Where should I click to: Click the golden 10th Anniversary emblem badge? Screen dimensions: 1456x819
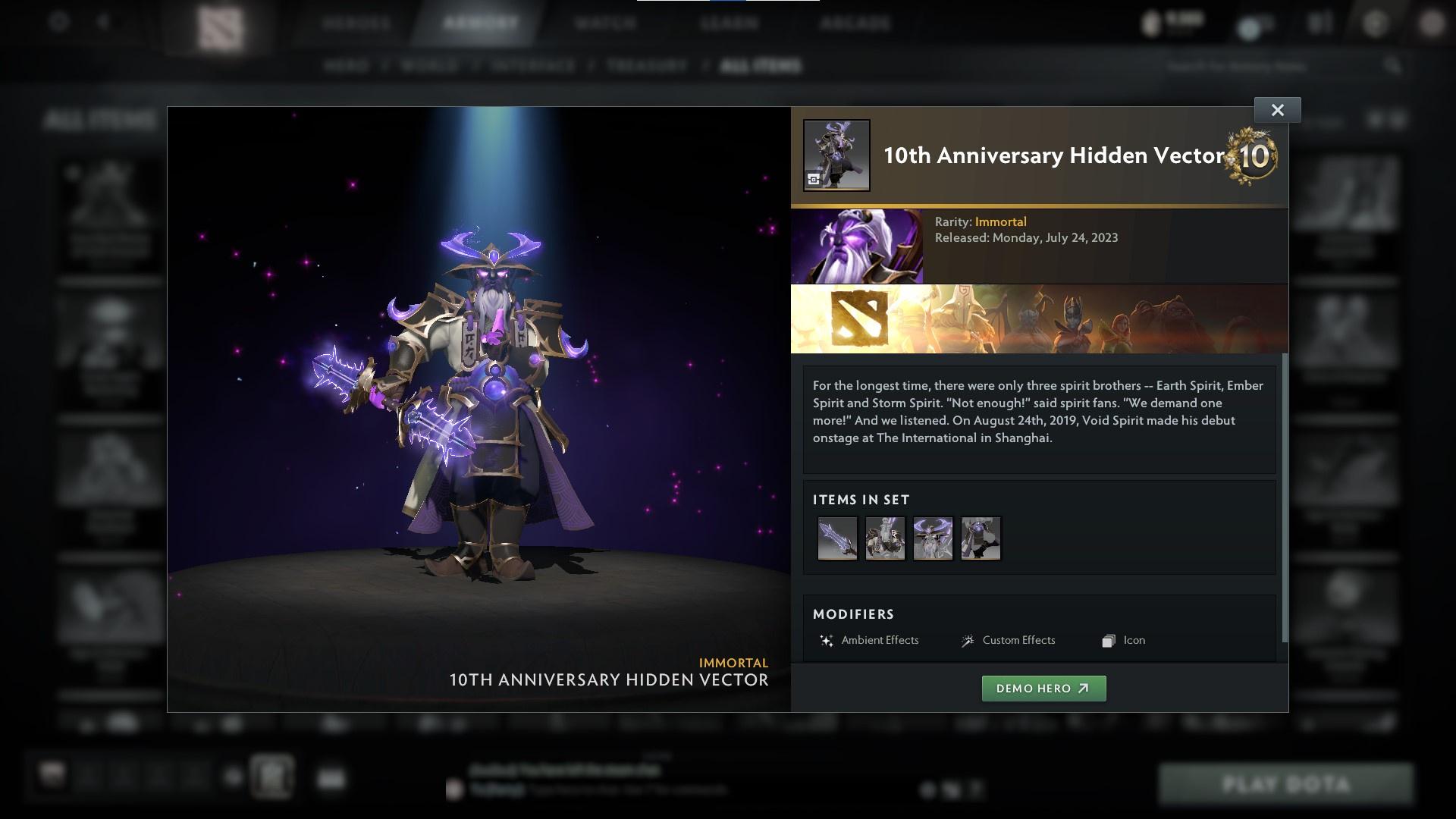click(x=1253, y=157)
